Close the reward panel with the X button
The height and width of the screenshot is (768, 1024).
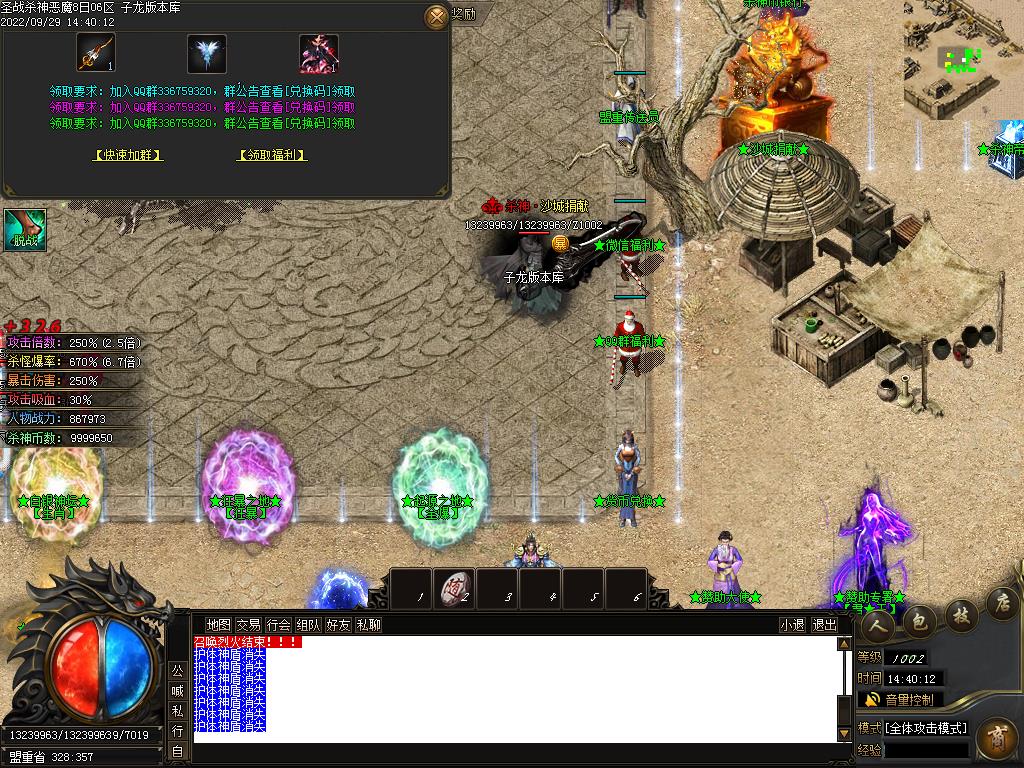pos(436,16)
